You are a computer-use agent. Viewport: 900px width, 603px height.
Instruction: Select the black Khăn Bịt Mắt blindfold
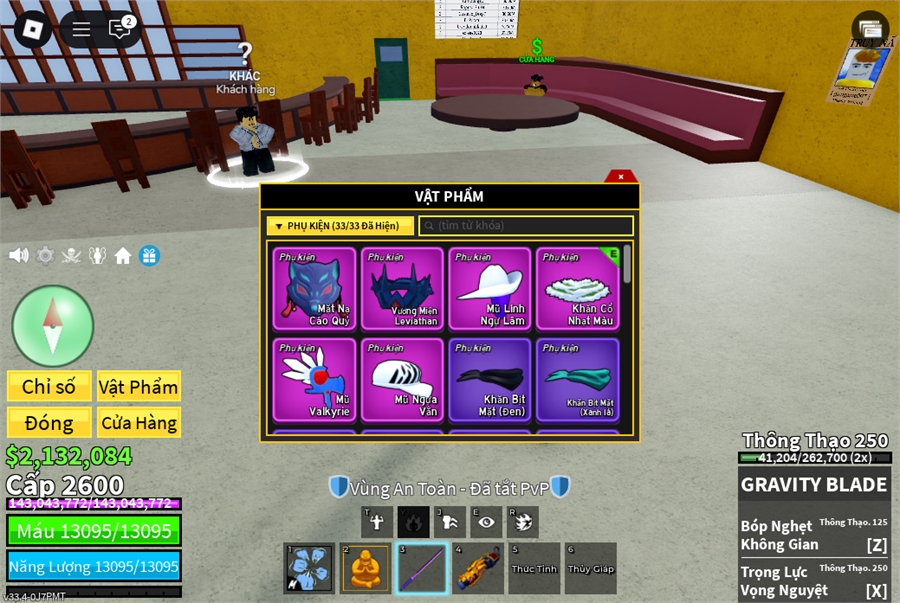point(490,379)
